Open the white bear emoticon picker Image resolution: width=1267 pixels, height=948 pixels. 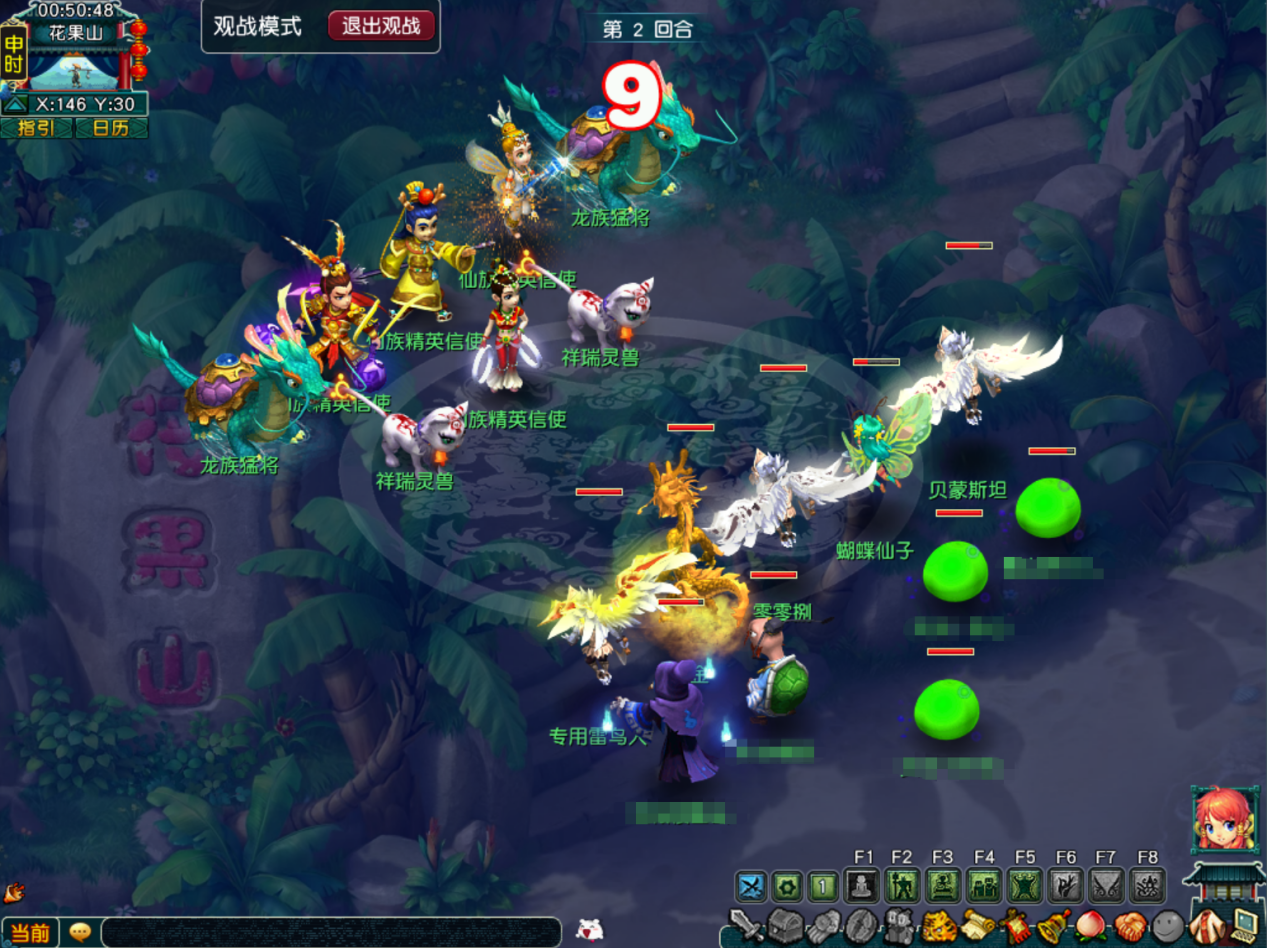[590, 930]
